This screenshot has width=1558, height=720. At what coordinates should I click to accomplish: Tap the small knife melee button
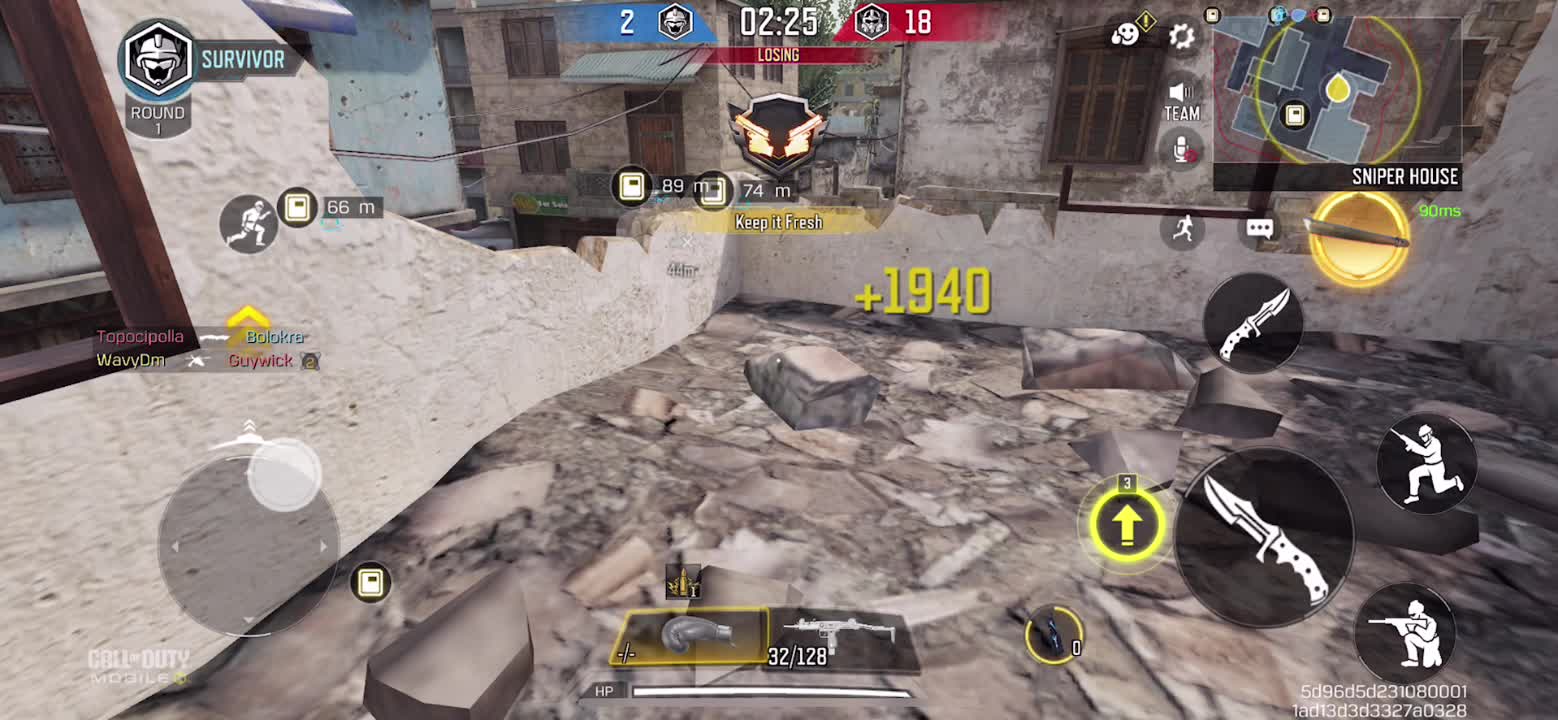coord(1253,324)
